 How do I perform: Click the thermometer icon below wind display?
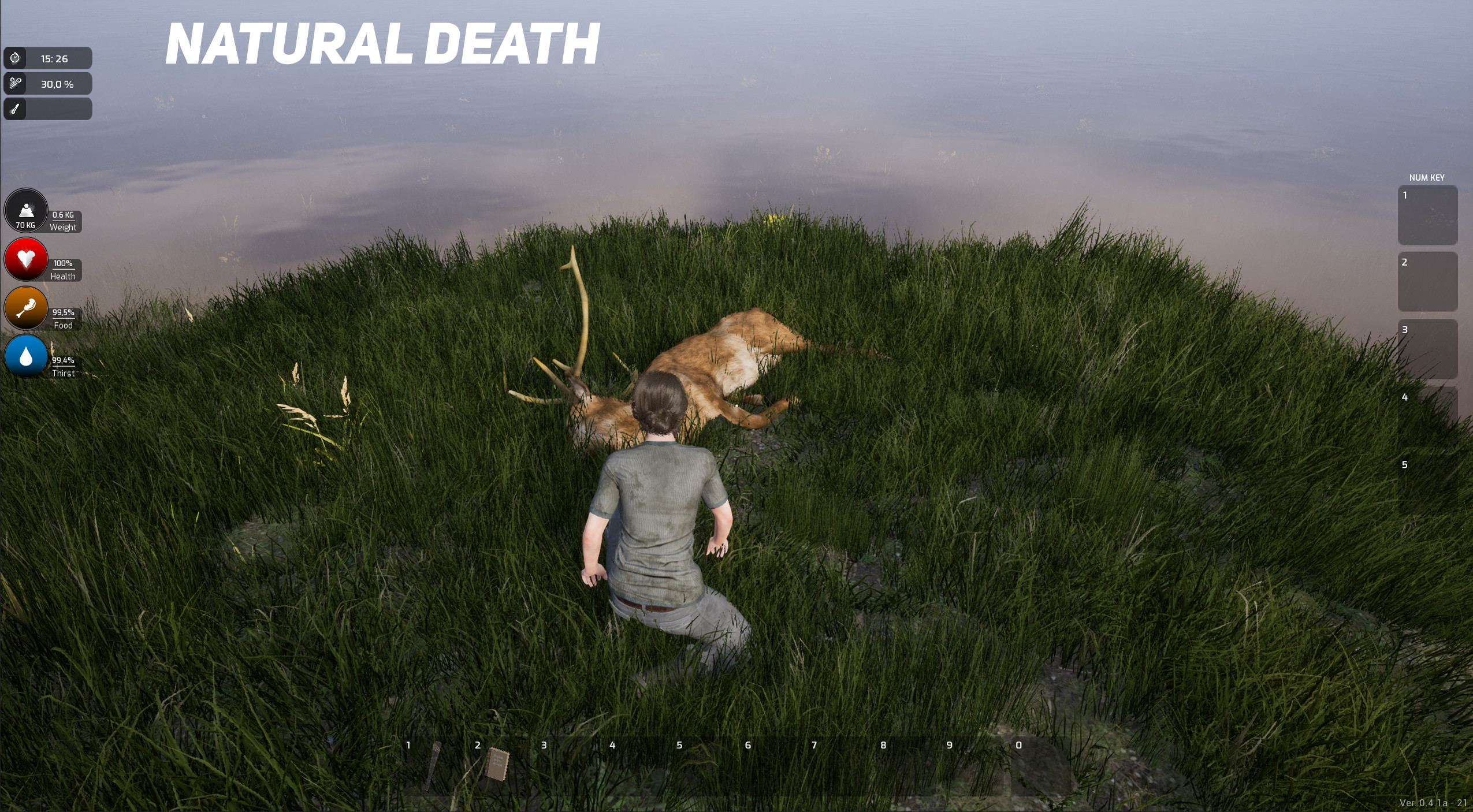click(15, 109)
